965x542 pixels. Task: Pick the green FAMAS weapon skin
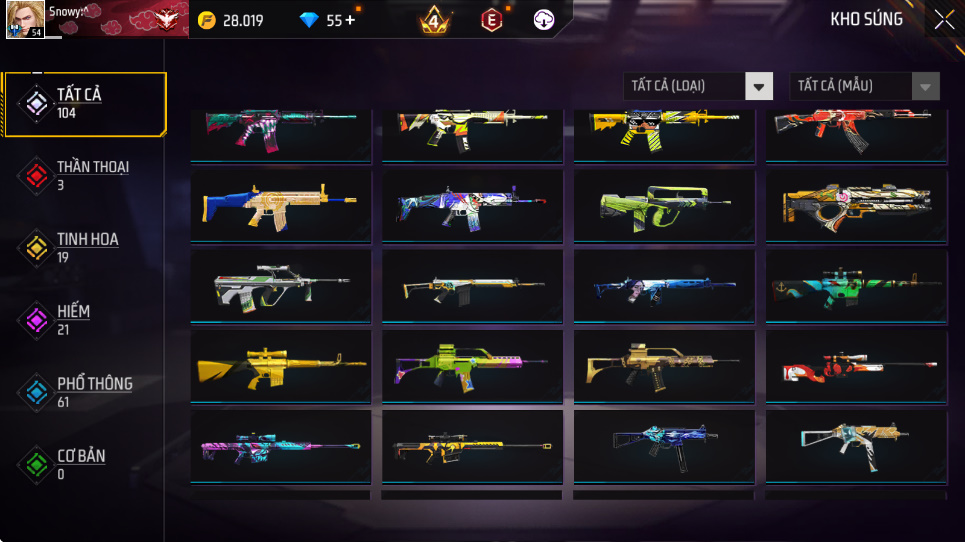pyautogui.click(x=664, y=206)
